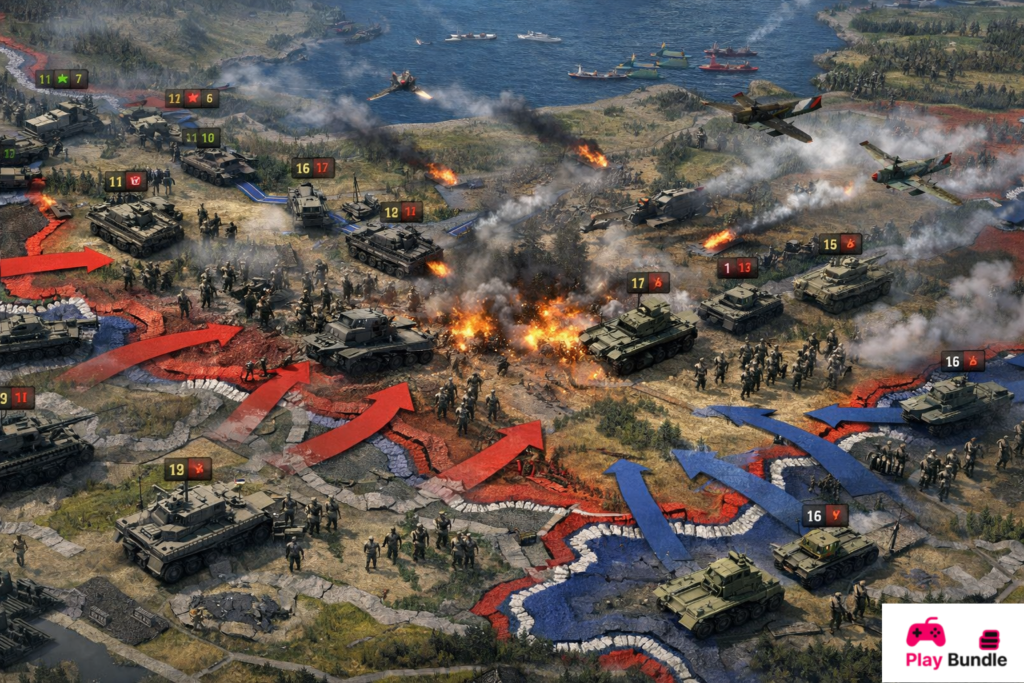Choose the unit badge reading 12 11

click(x=401, y=212)
